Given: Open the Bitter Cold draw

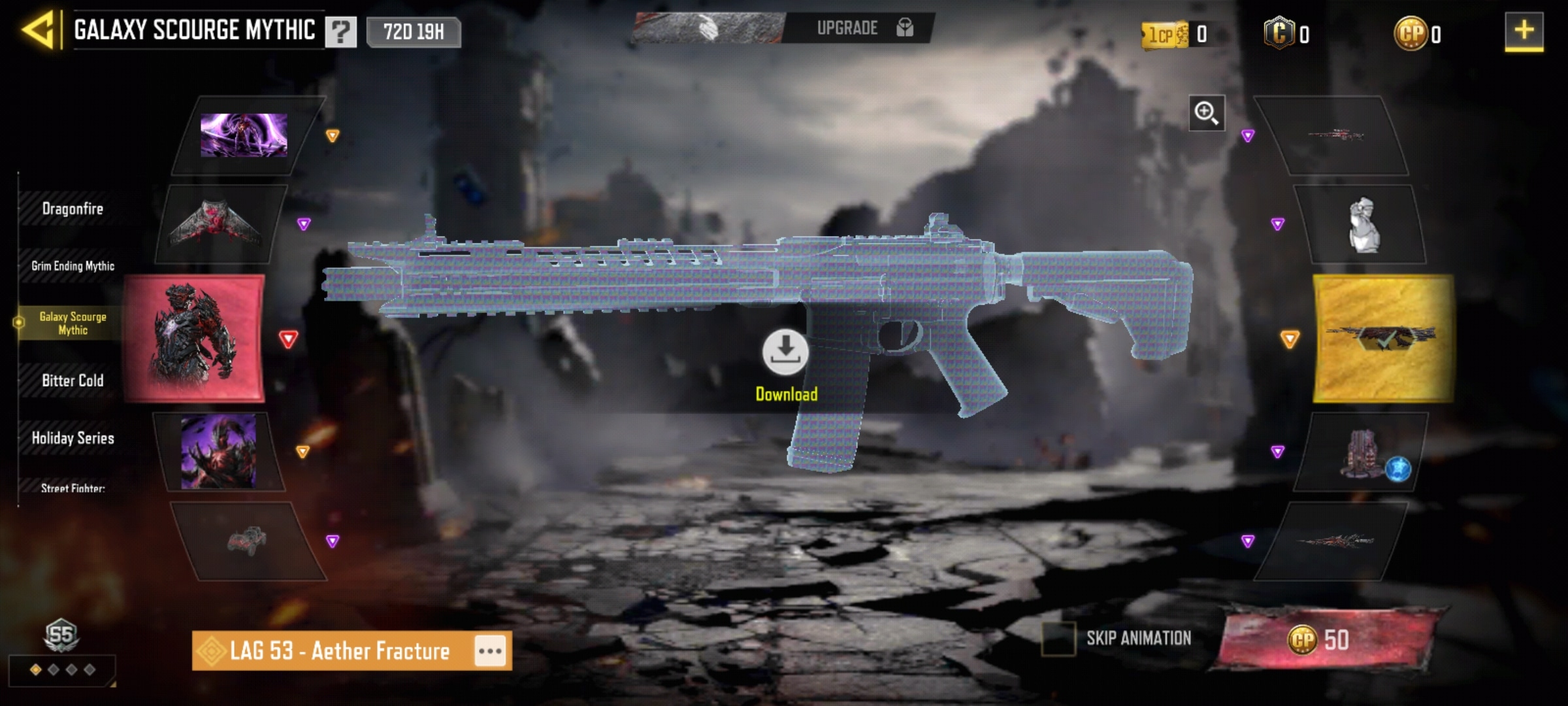Looking at the screenshot, I should pos(73,380).
